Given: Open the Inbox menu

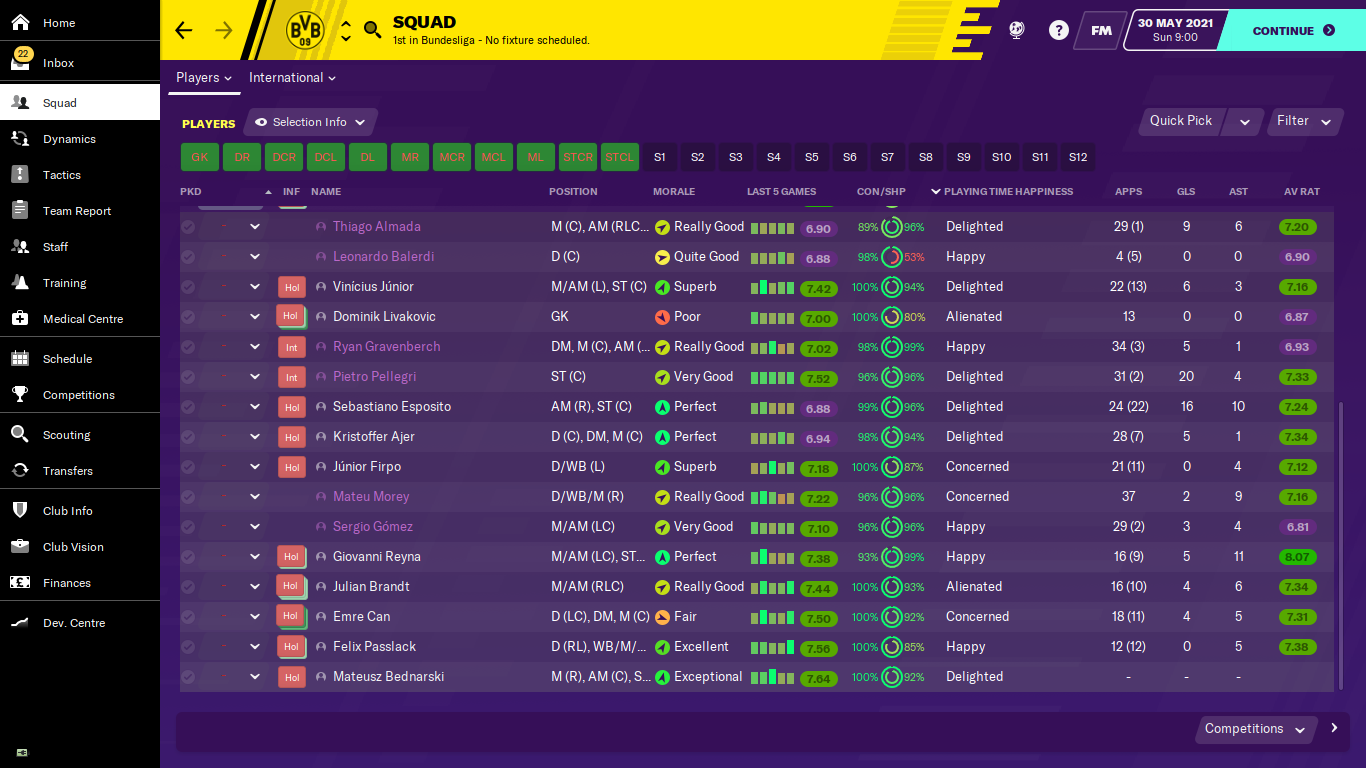Looking at the screenshot, I should 58,63.
